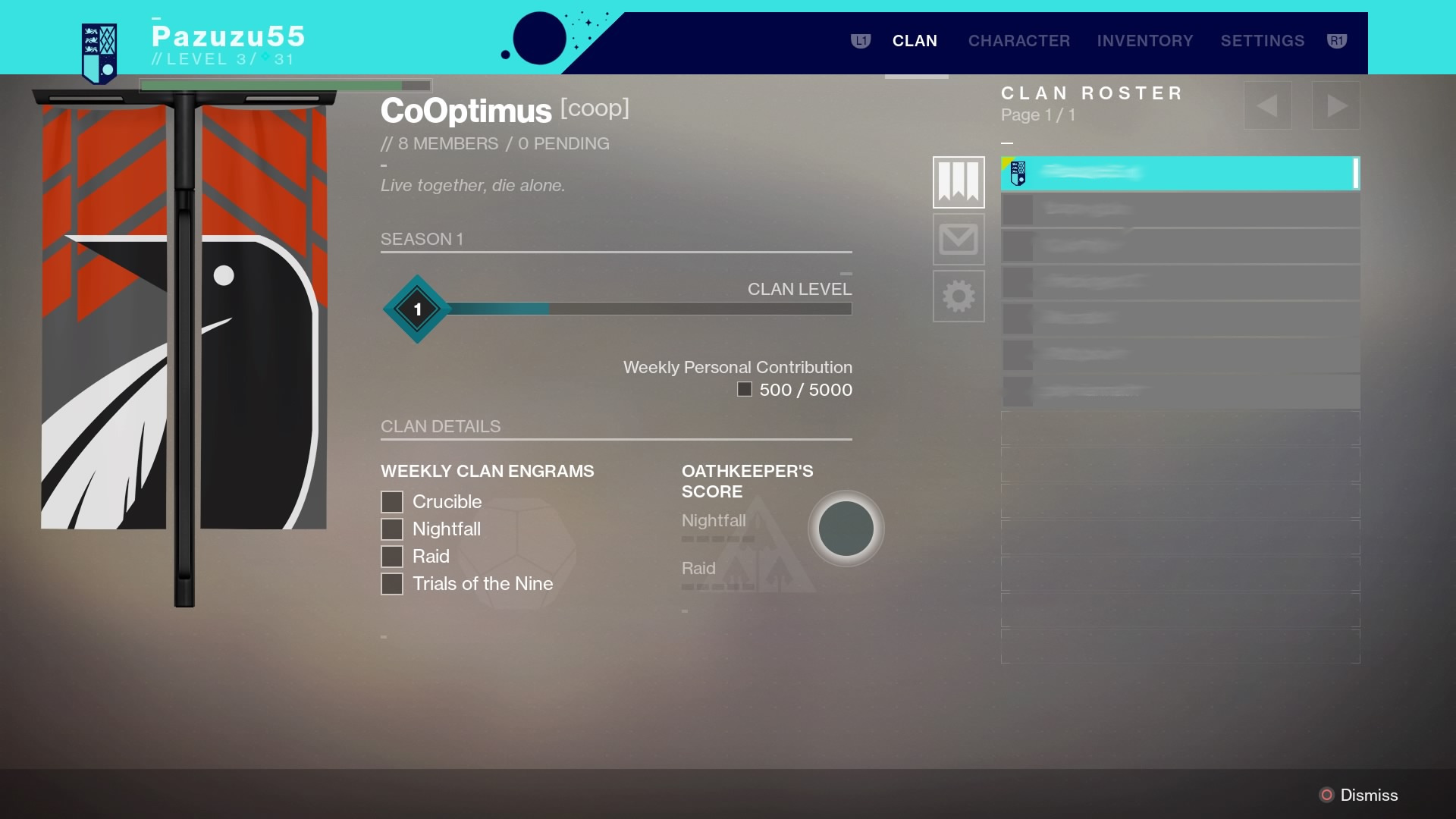Toggle the Weekly Personal Contribution checkbox

744,389
